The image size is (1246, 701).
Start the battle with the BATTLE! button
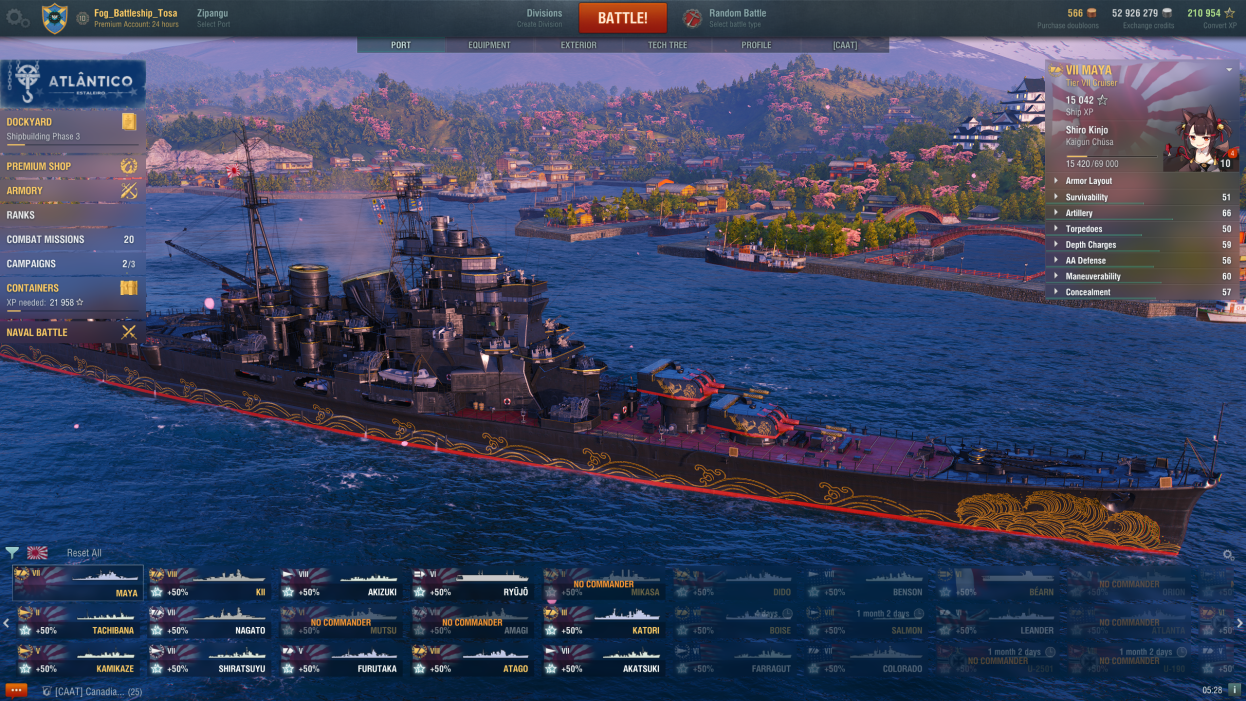(622, 18)
